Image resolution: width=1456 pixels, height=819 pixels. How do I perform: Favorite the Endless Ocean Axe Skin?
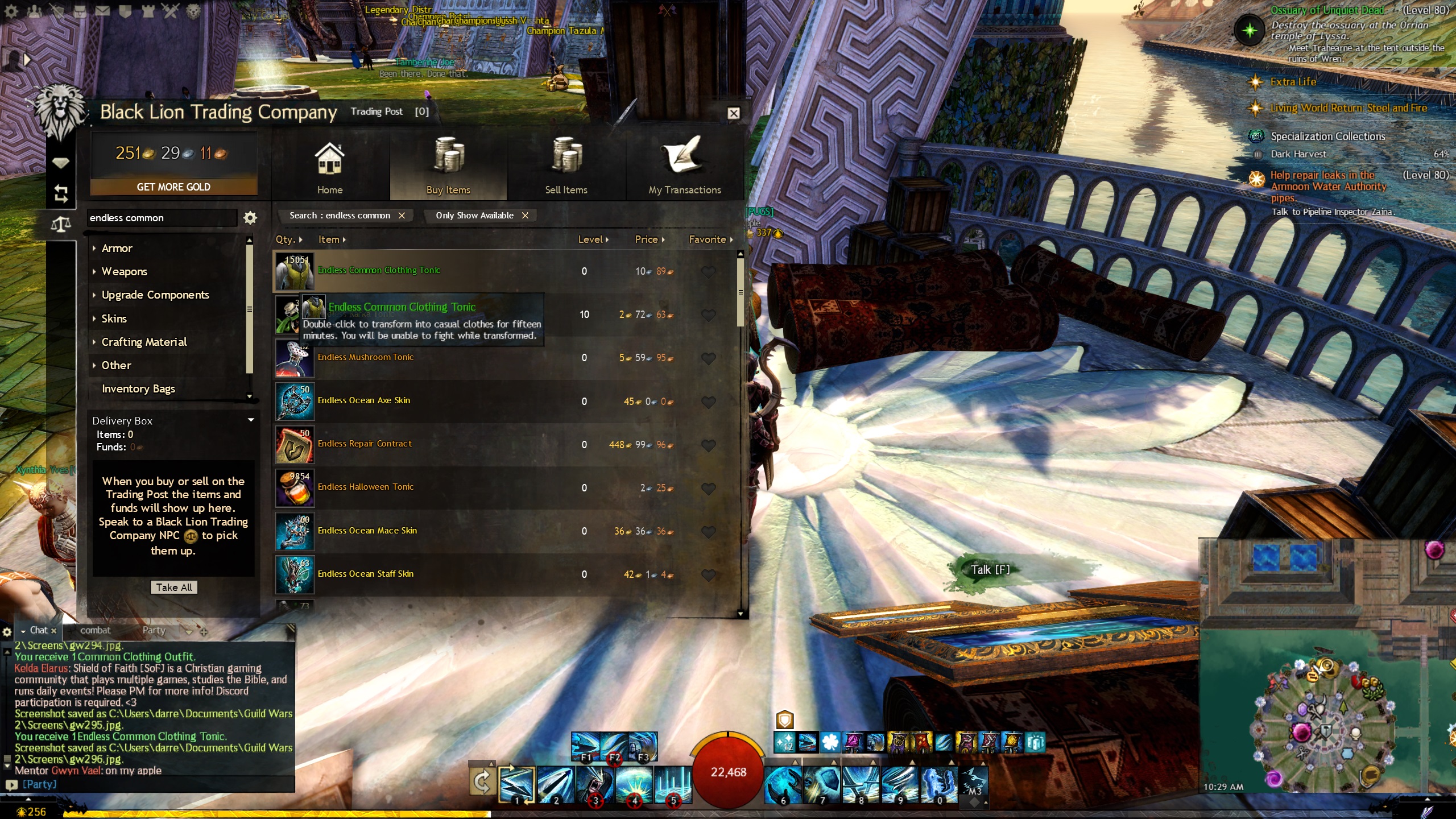708,402
